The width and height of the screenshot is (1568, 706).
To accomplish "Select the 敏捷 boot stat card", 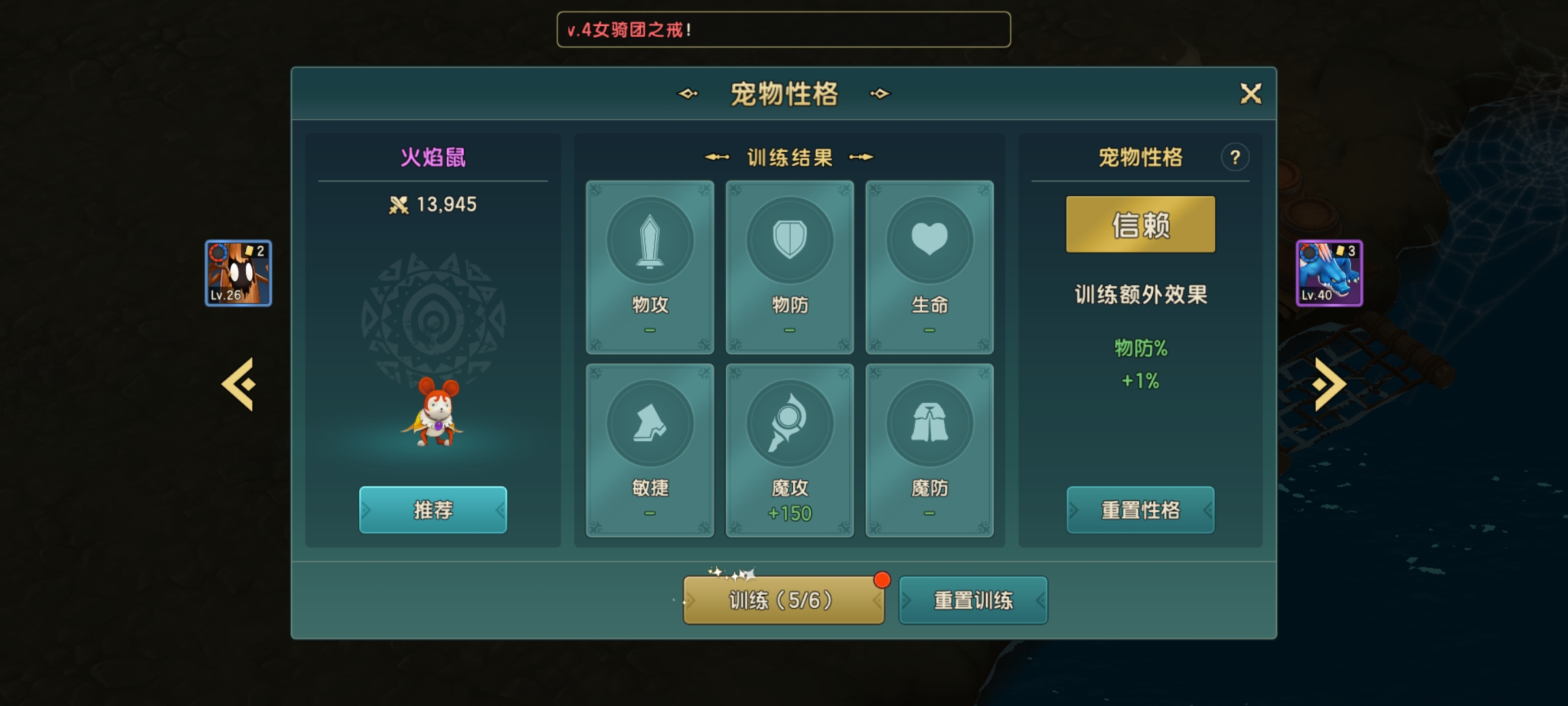I will click(x=649, y=451).
